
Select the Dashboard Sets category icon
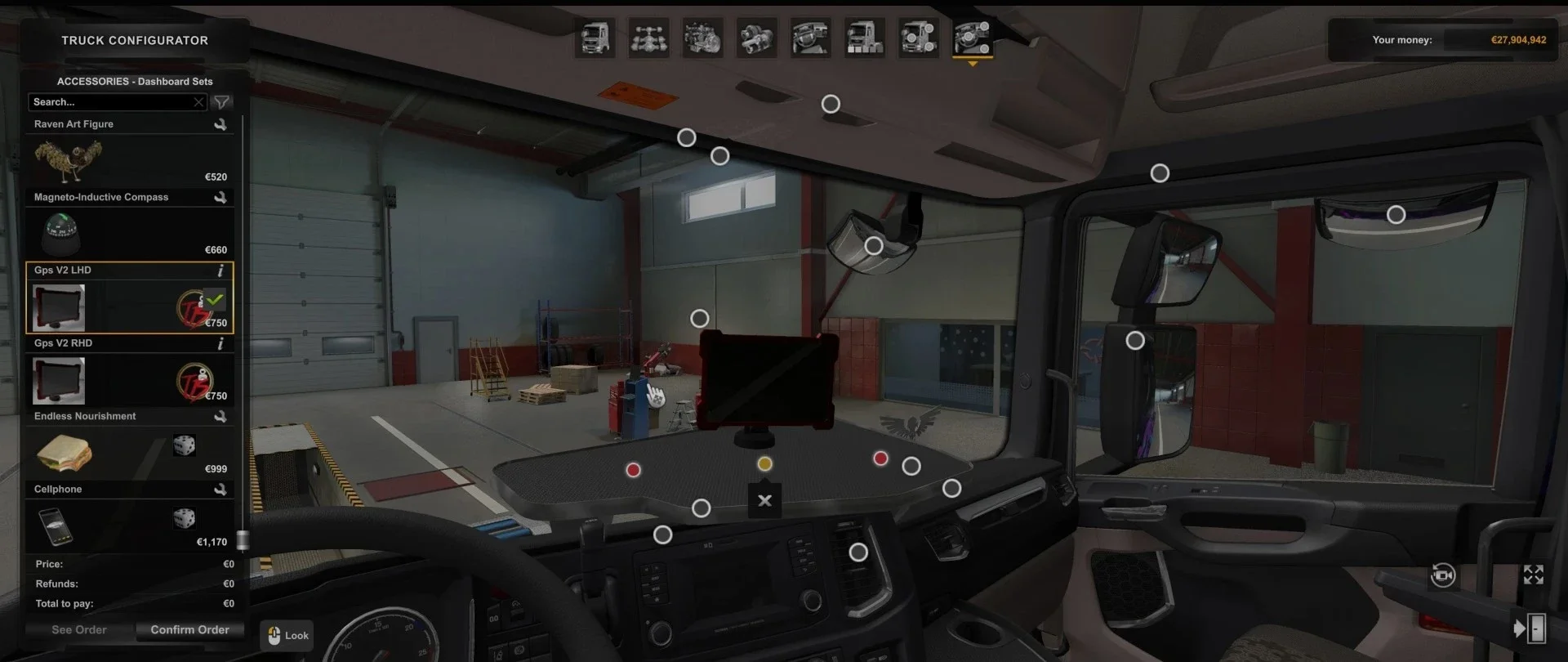pos(972,38)
